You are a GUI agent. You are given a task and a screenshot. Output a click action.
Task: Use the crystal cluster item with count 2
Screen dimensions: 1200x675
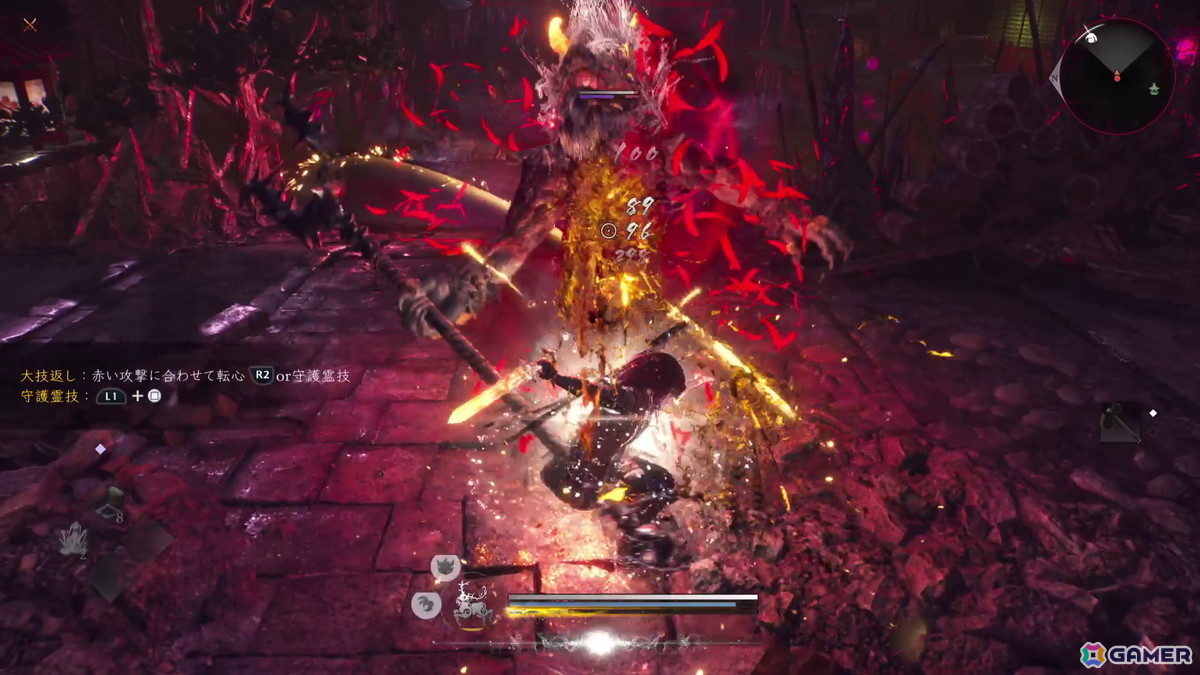pos(72,540)
